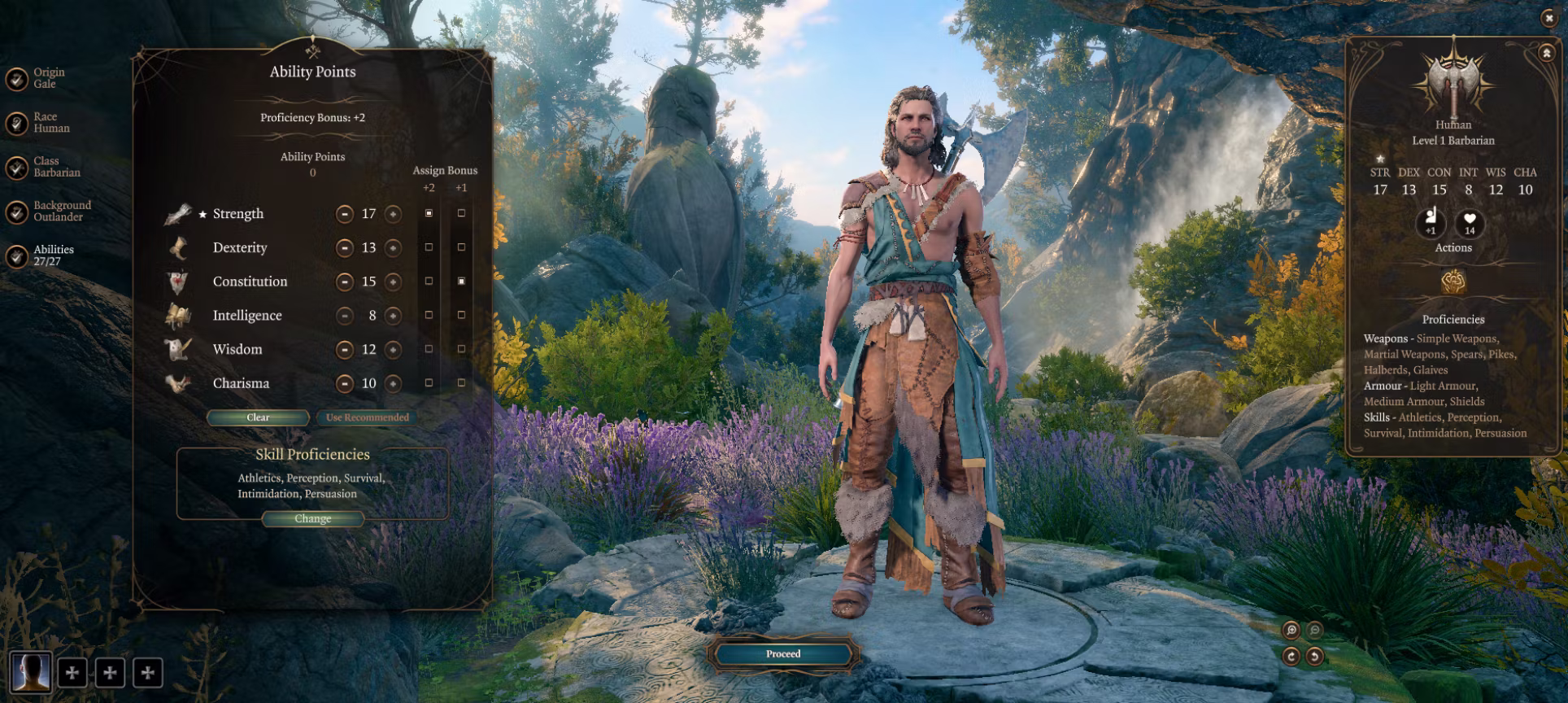The width and height of the screenshot is (1568, 703).
Task: Select the Gale party portrait
Action: tap(31, 672)
